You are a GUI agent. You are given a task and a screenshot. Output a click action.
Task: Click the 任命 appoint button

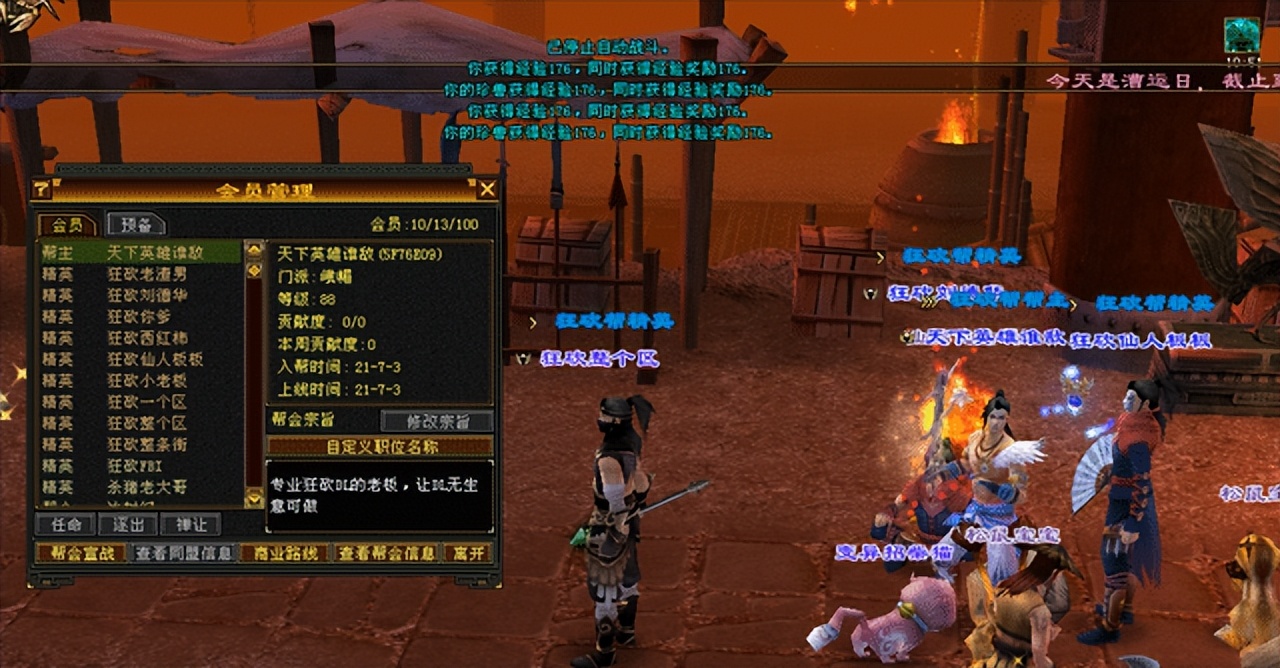pos(65,524)
